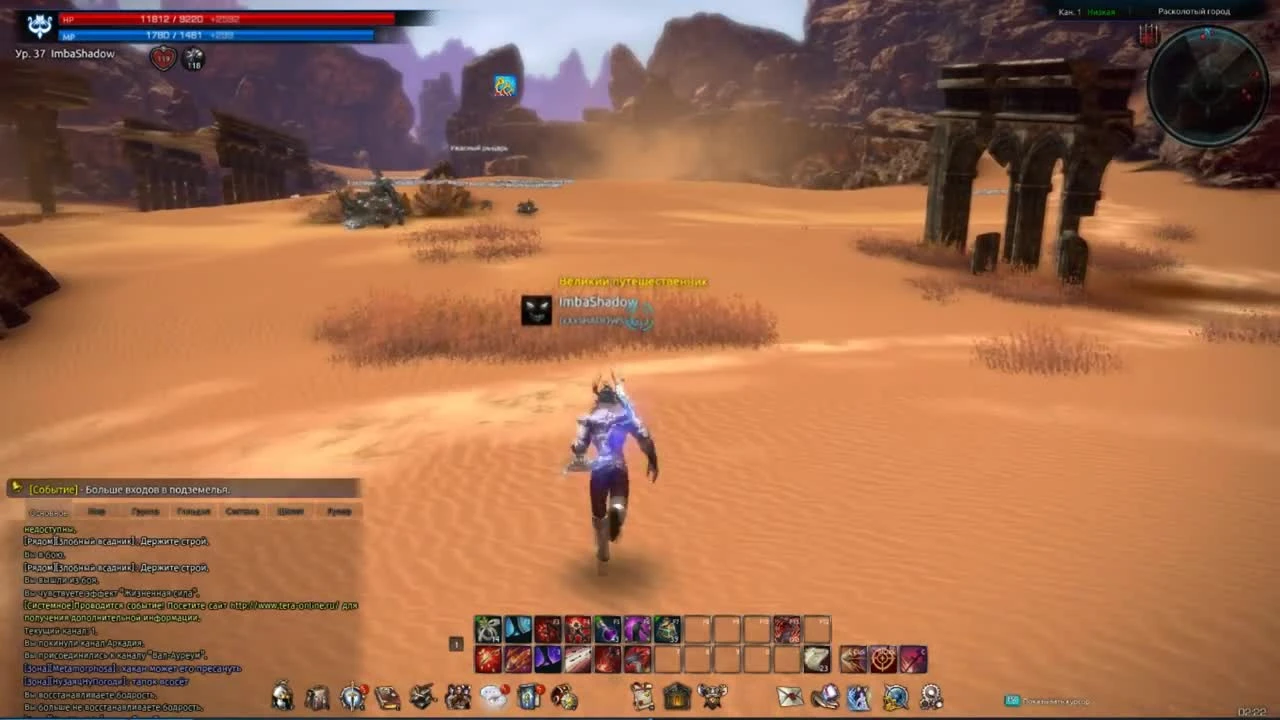Image resolution: width=1280 pixels, height=720 pixels.
Task: Open the achievements scroll icon
Action: pyautogui.click(x=642, y=697)
